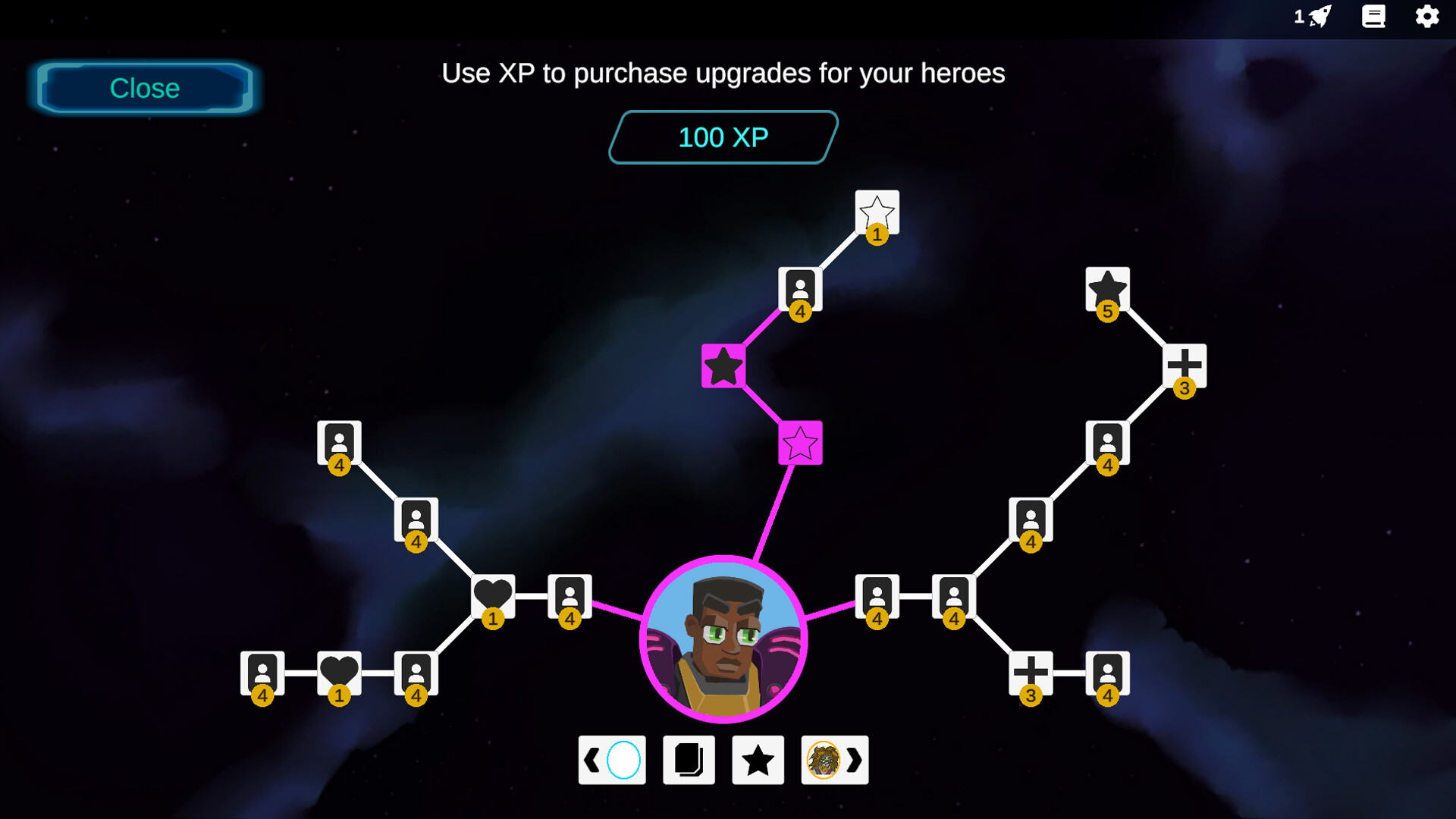1456x819 pixels.
Task: Switch to the lion hero tab
Action: pos(825,760)
